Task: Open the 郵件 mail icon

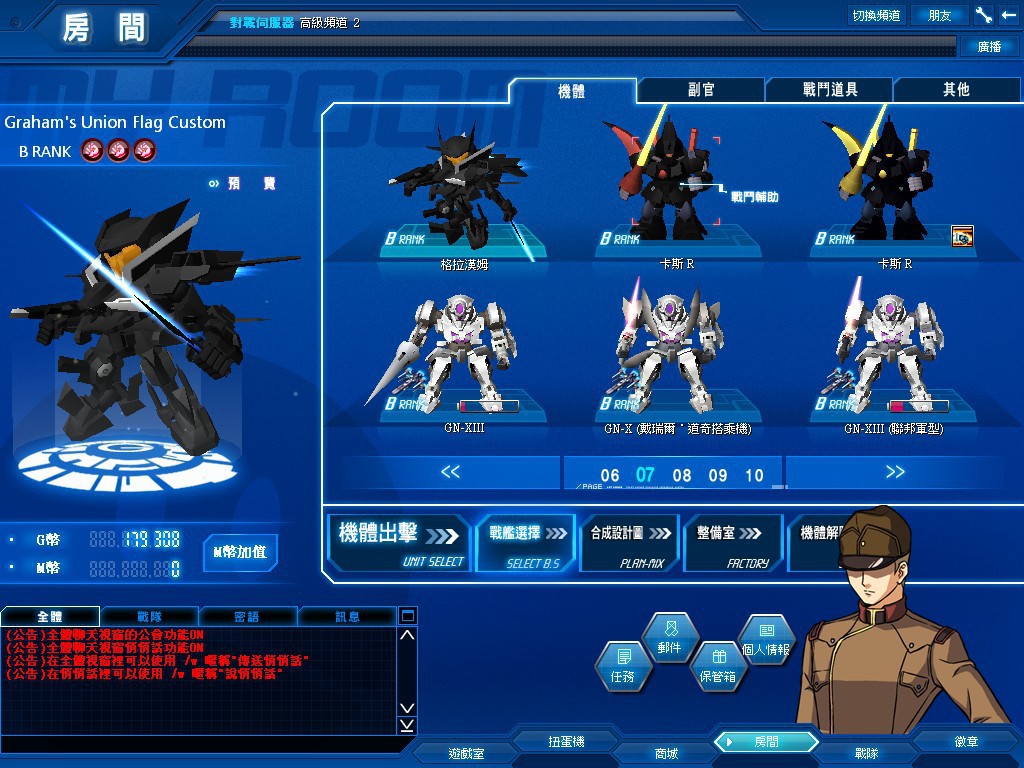Action: pyautogui.click(x=669, y=638)
